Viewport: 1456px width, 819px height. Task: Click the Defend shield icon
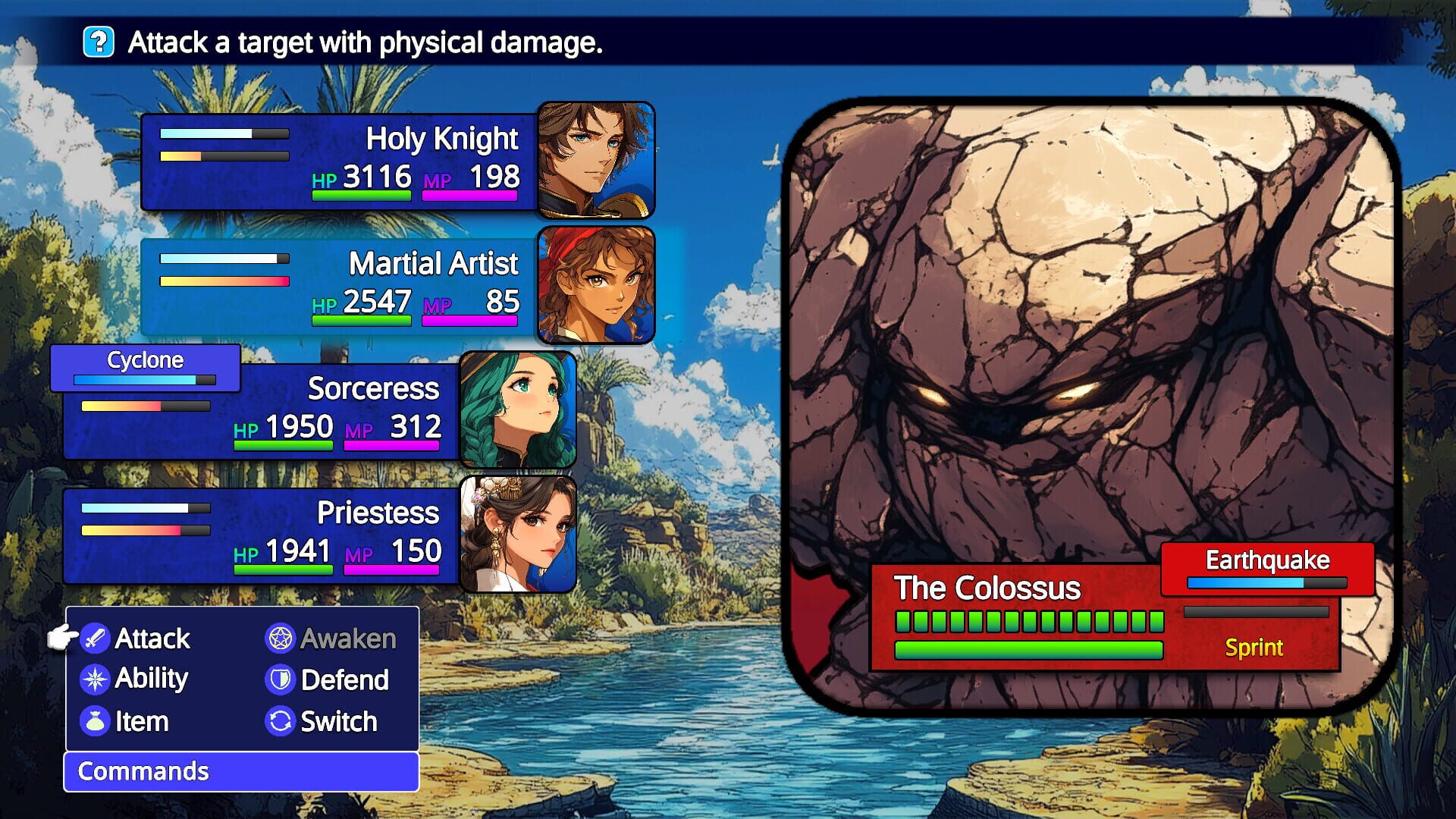pos(280,679)
